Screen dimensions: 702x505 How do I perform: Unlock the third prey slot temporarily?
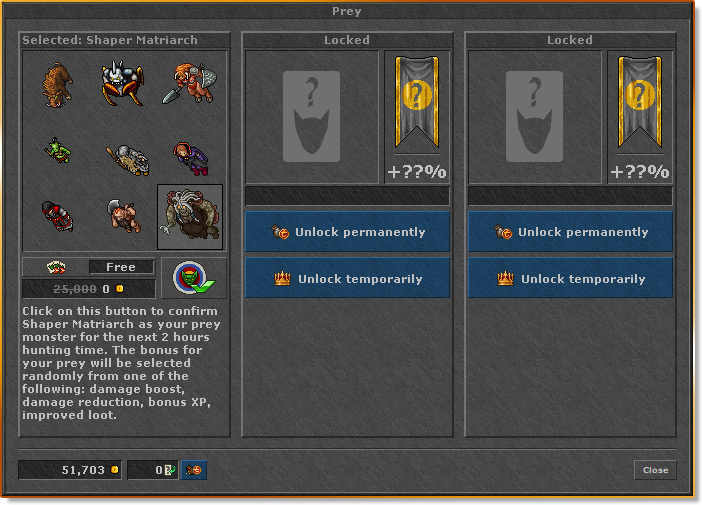(570, 279)
